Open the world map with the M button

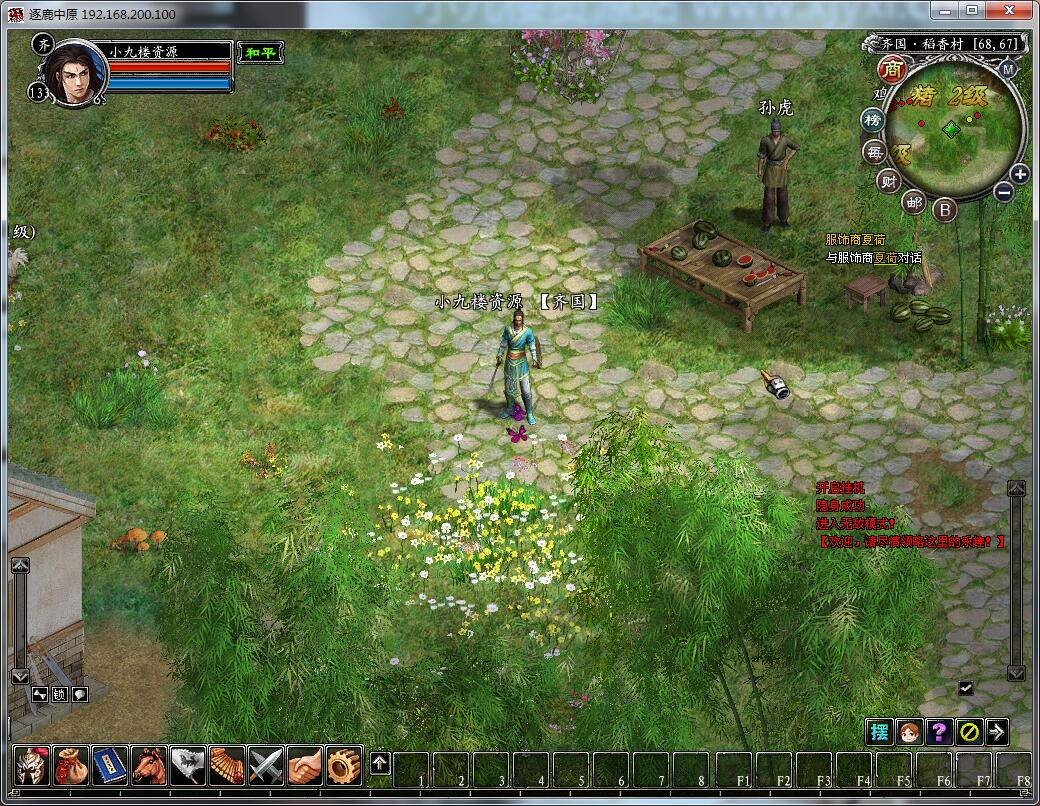[x=1007, y=69]
